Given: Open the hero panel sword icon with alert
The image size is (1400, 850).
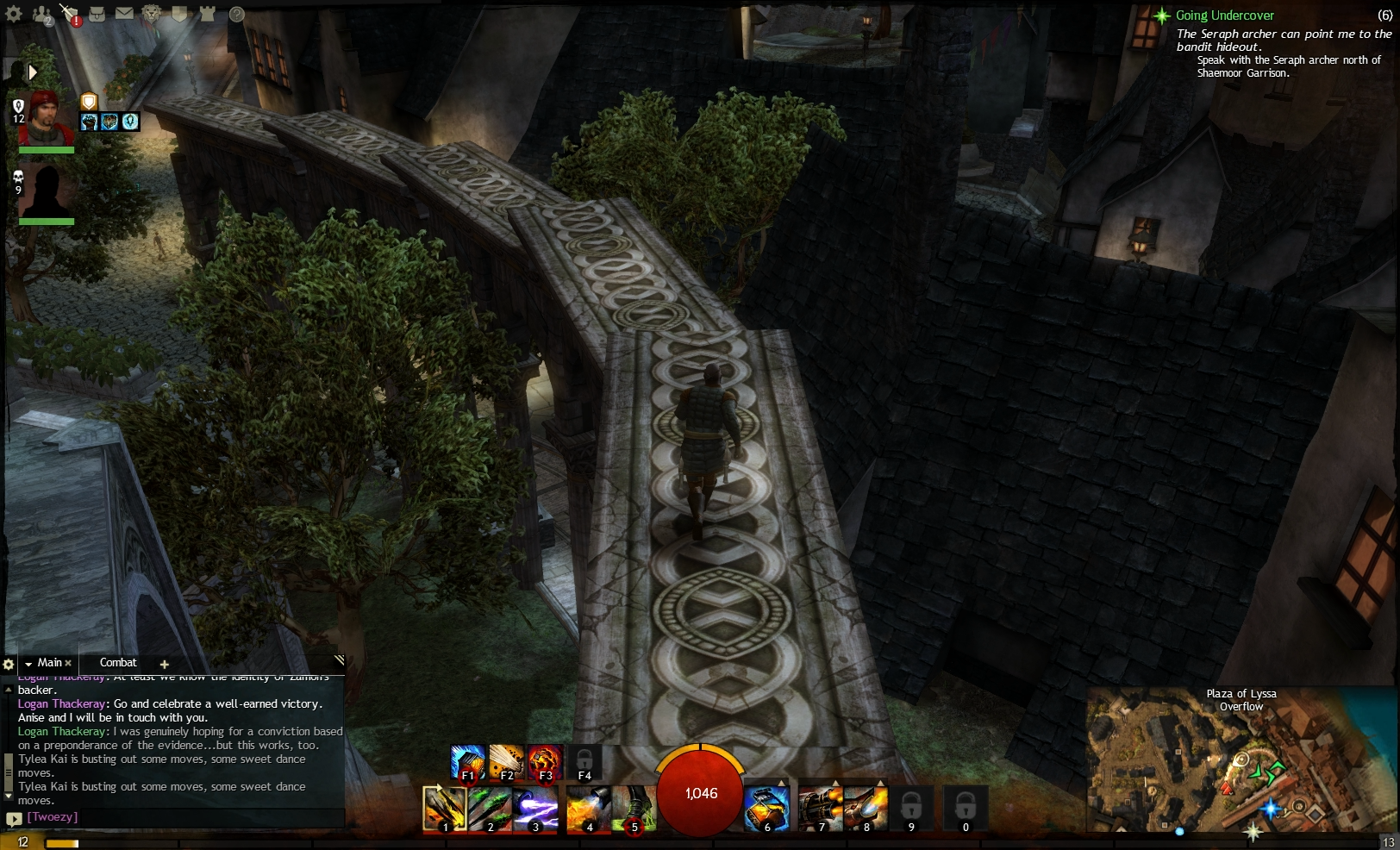Looking at the screenshot, I should point(68,12).
